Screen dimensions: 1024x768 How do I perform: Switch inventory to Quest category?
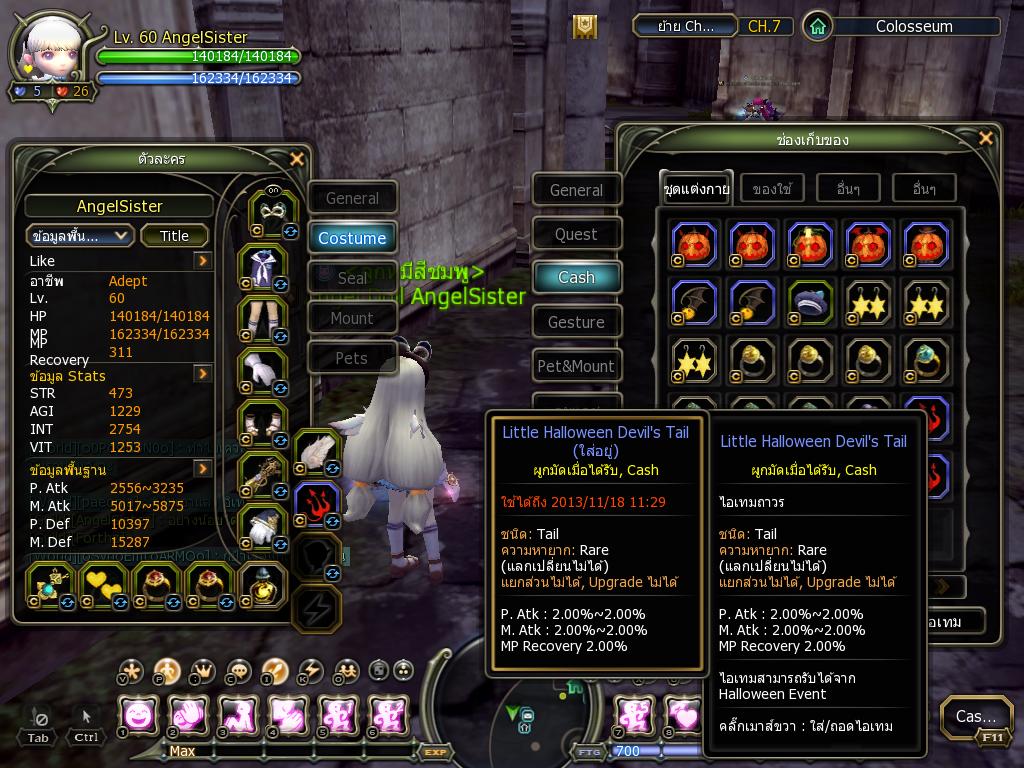click(x=576, y=234)
